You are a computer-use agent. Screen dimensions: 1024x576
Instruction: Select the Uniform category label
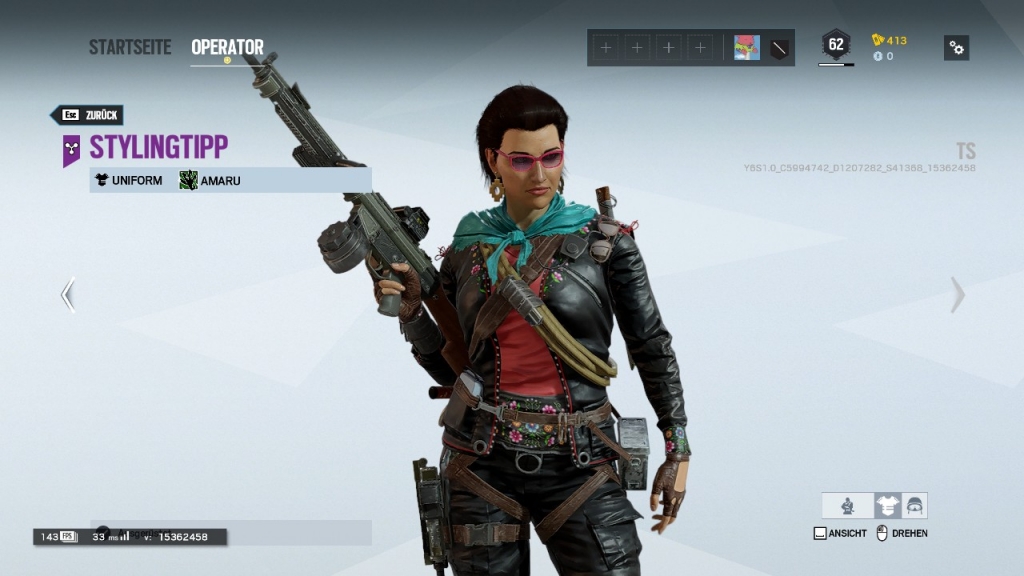coord(128,181)
